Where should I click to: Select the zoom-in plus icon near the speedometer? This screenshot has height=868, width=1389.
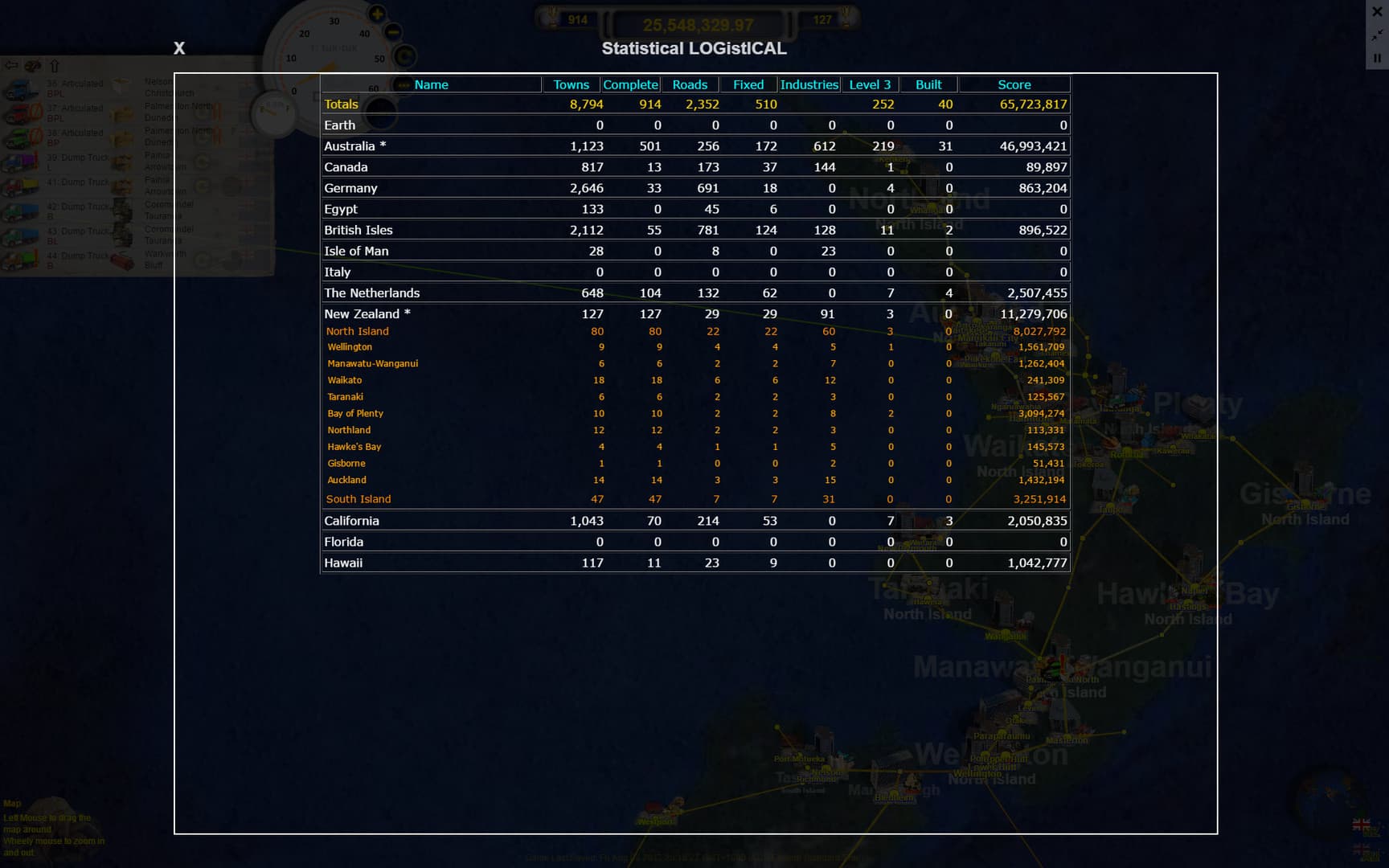(377, 14)
